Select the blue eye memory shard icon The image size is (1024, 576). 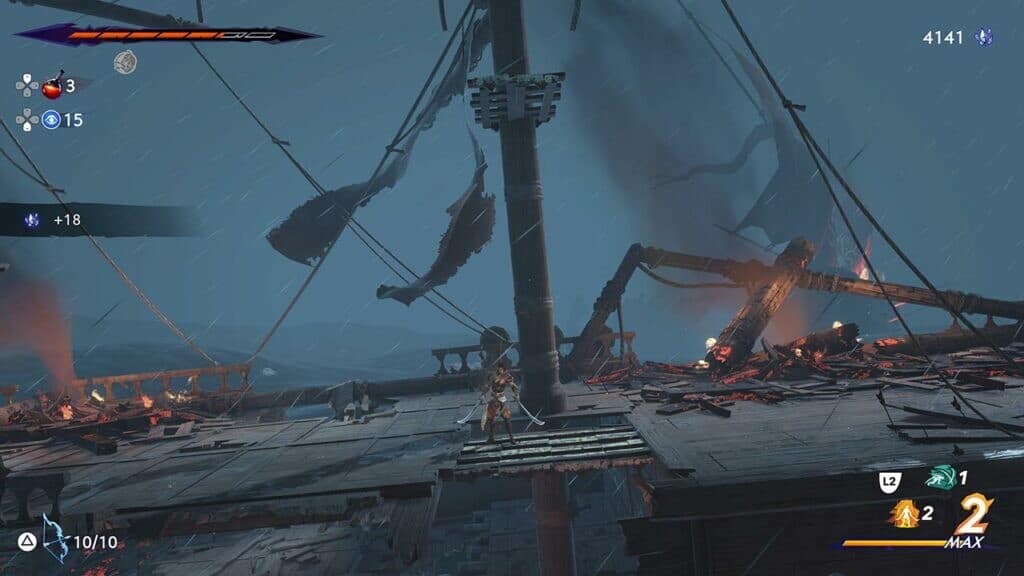(51, 120)
